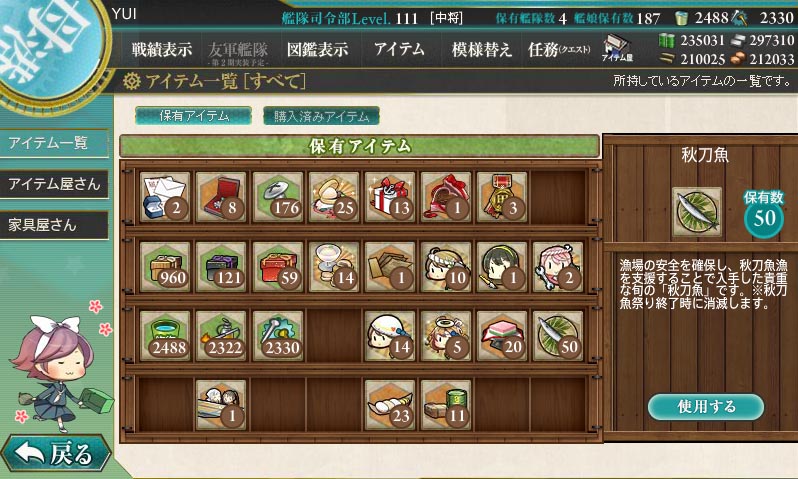Select the purple furniture box with 121

click(220, 263)
